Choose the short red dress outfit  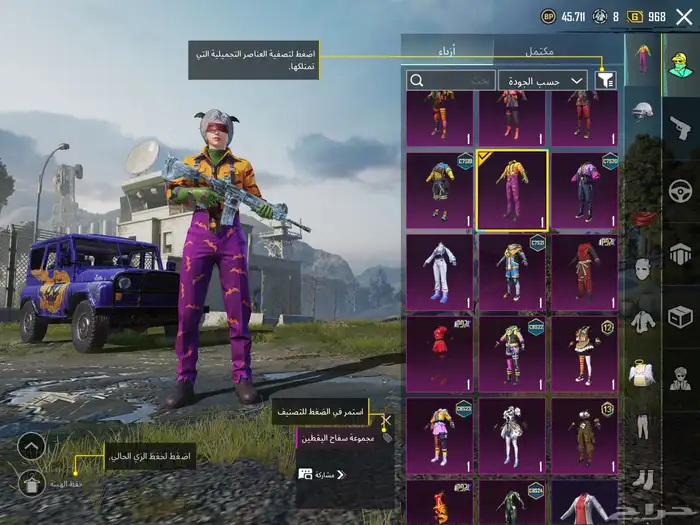coord(439,353)
